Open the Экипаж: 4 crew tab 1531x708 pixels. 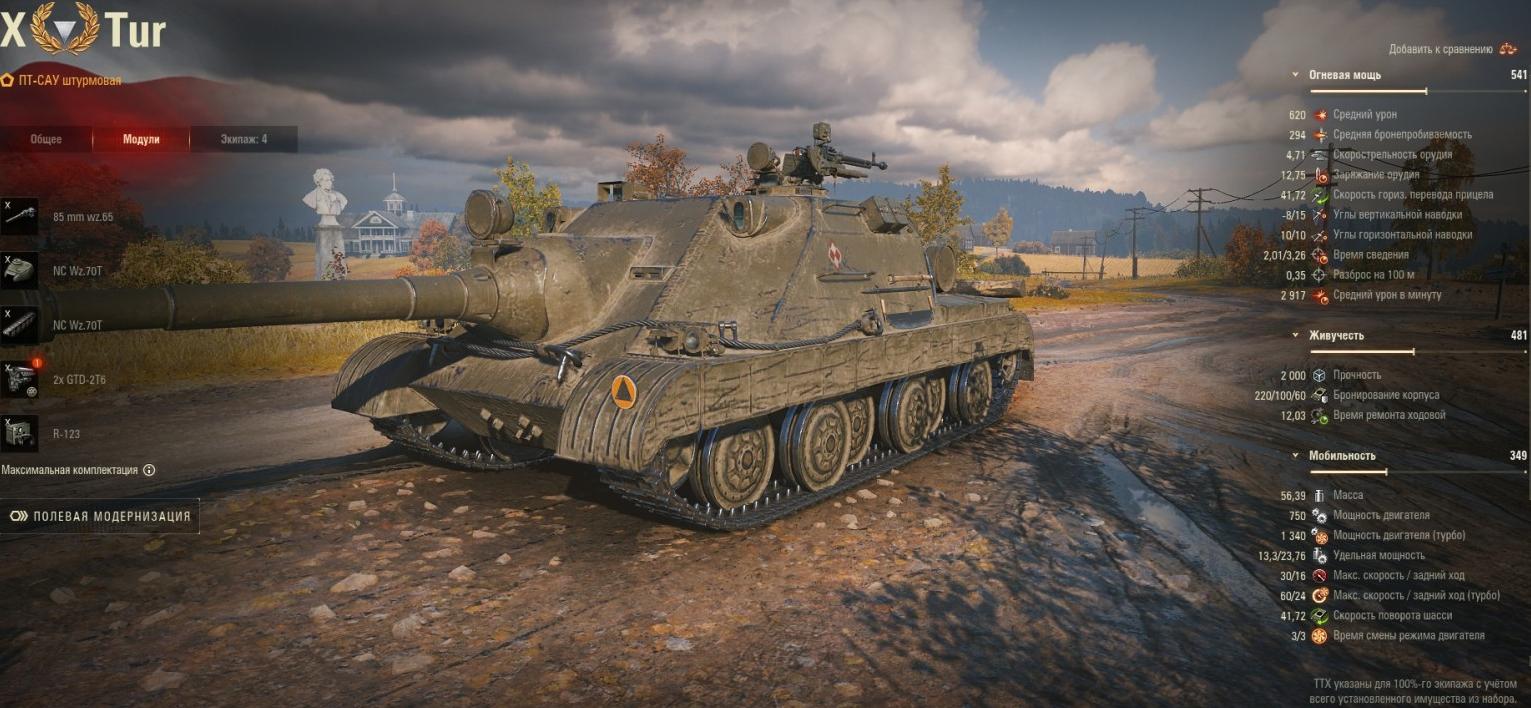tap(243, 139)
